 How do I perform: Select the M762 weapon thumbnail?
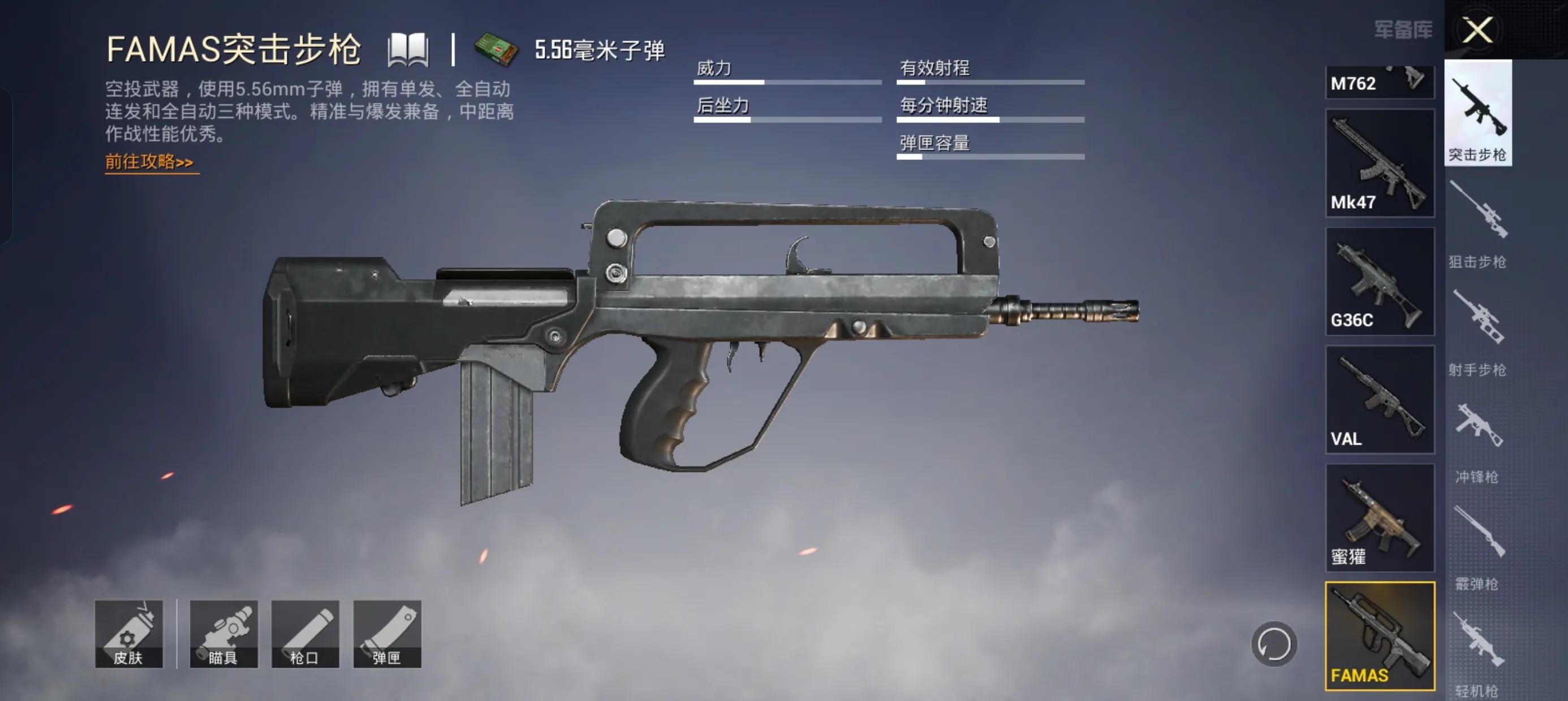(1379, 82)
